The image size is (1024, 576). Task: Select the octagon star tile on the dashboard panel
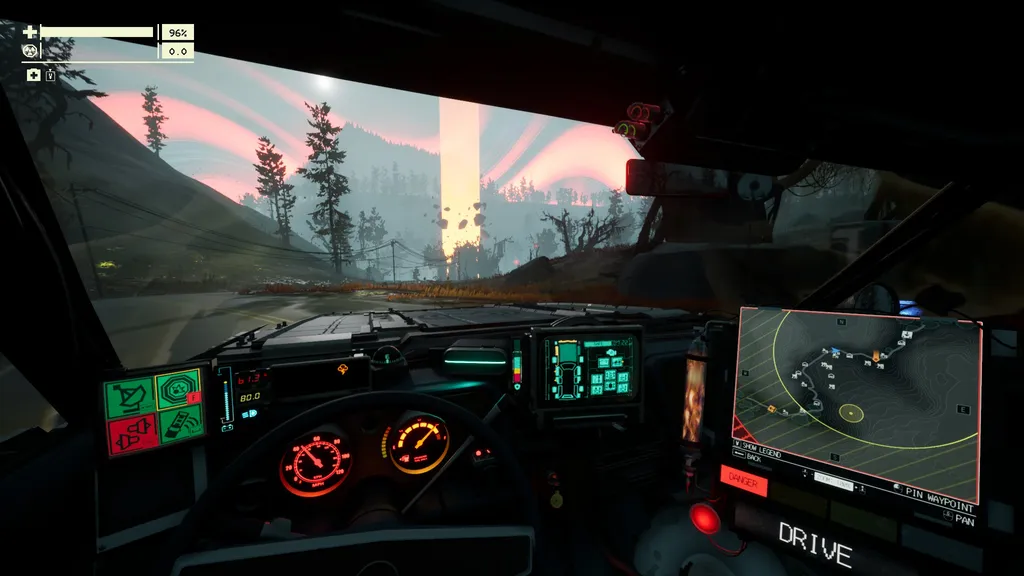180,388
